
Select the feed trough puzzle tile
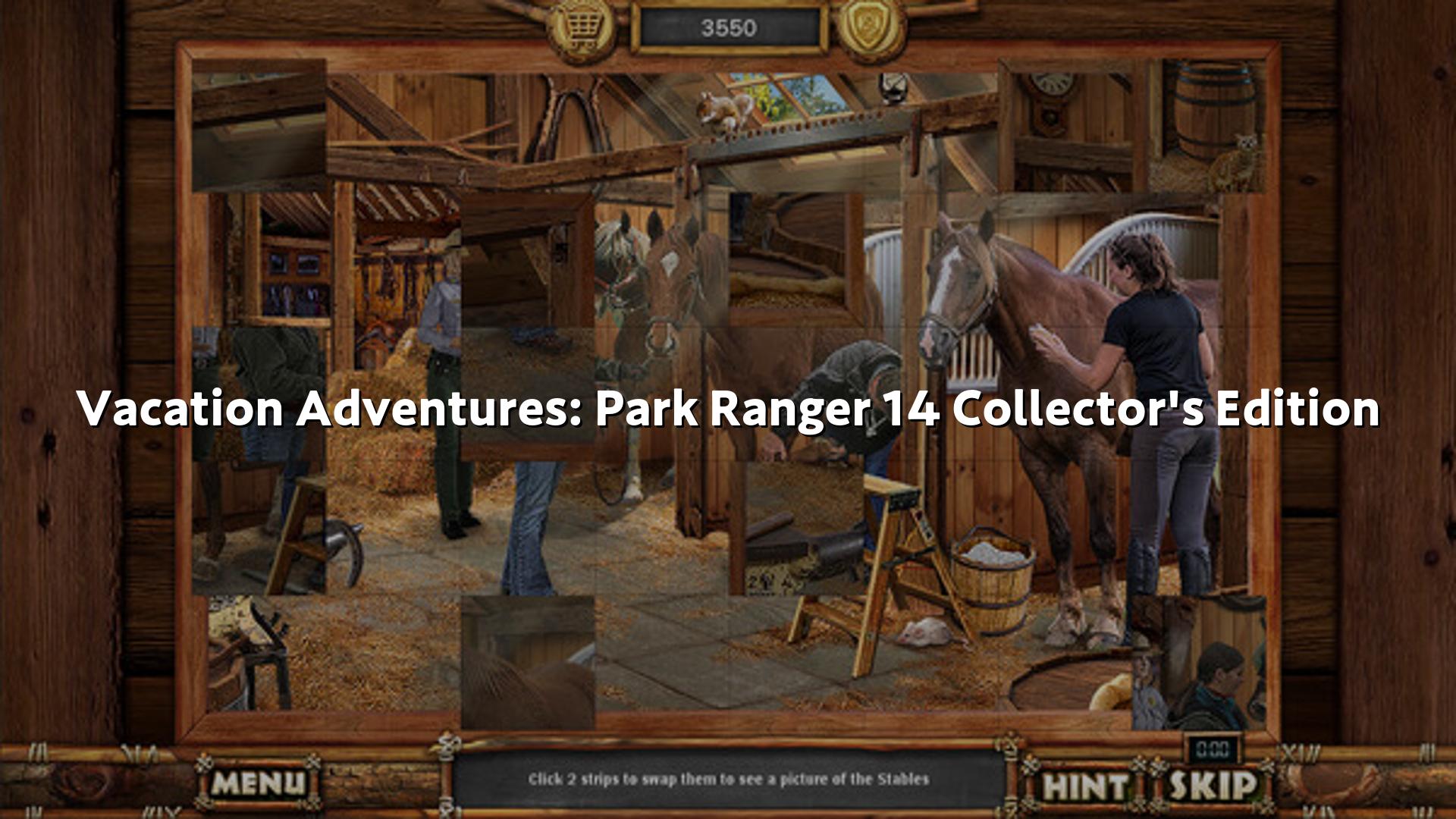tap(796, 259)
